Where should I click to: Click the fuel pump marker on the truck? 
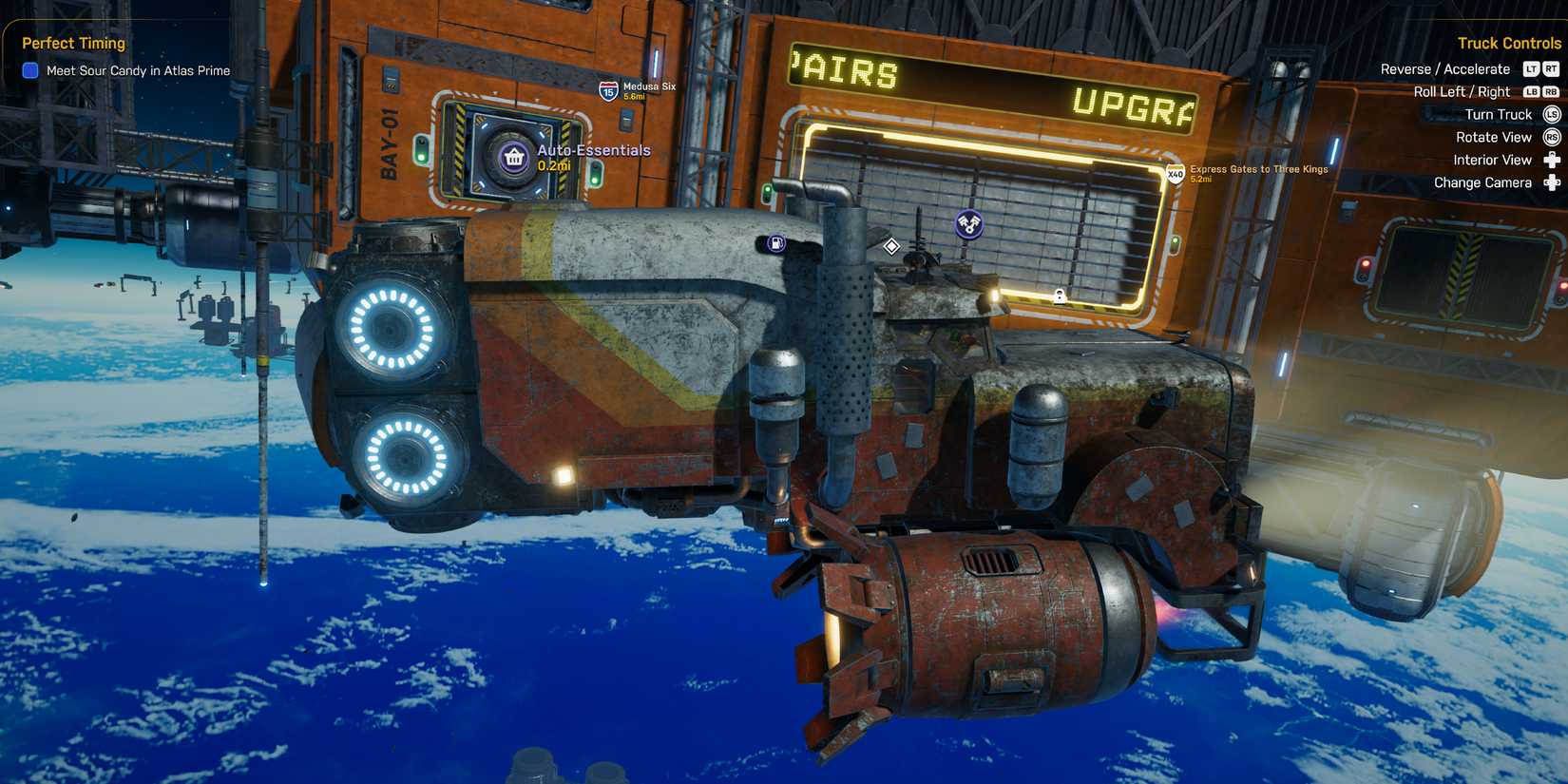point(776,244)
